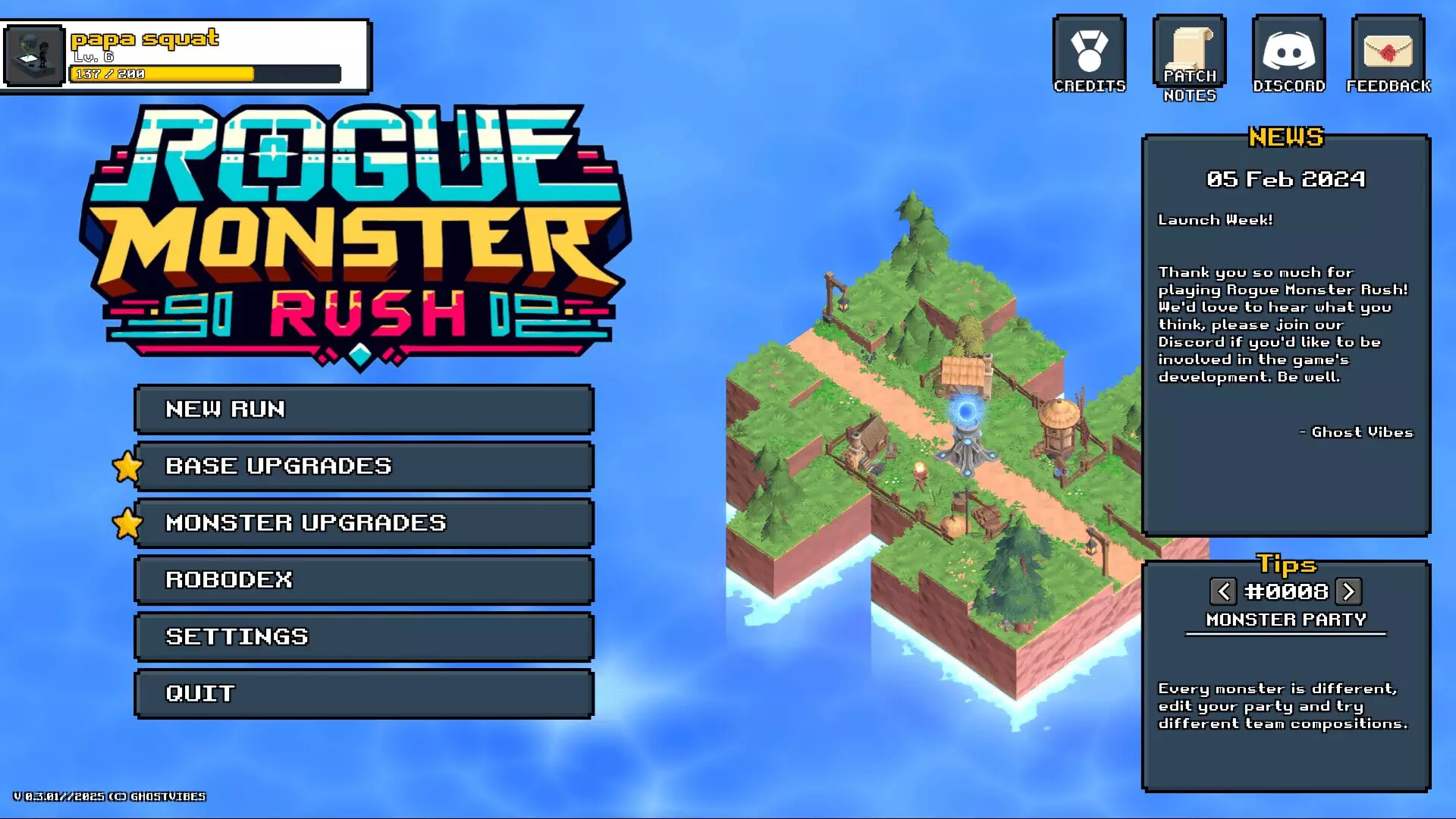Show the next tip with the right arrow
This screenshot has height=819, width=1456.
click(x=1349, y=591)
